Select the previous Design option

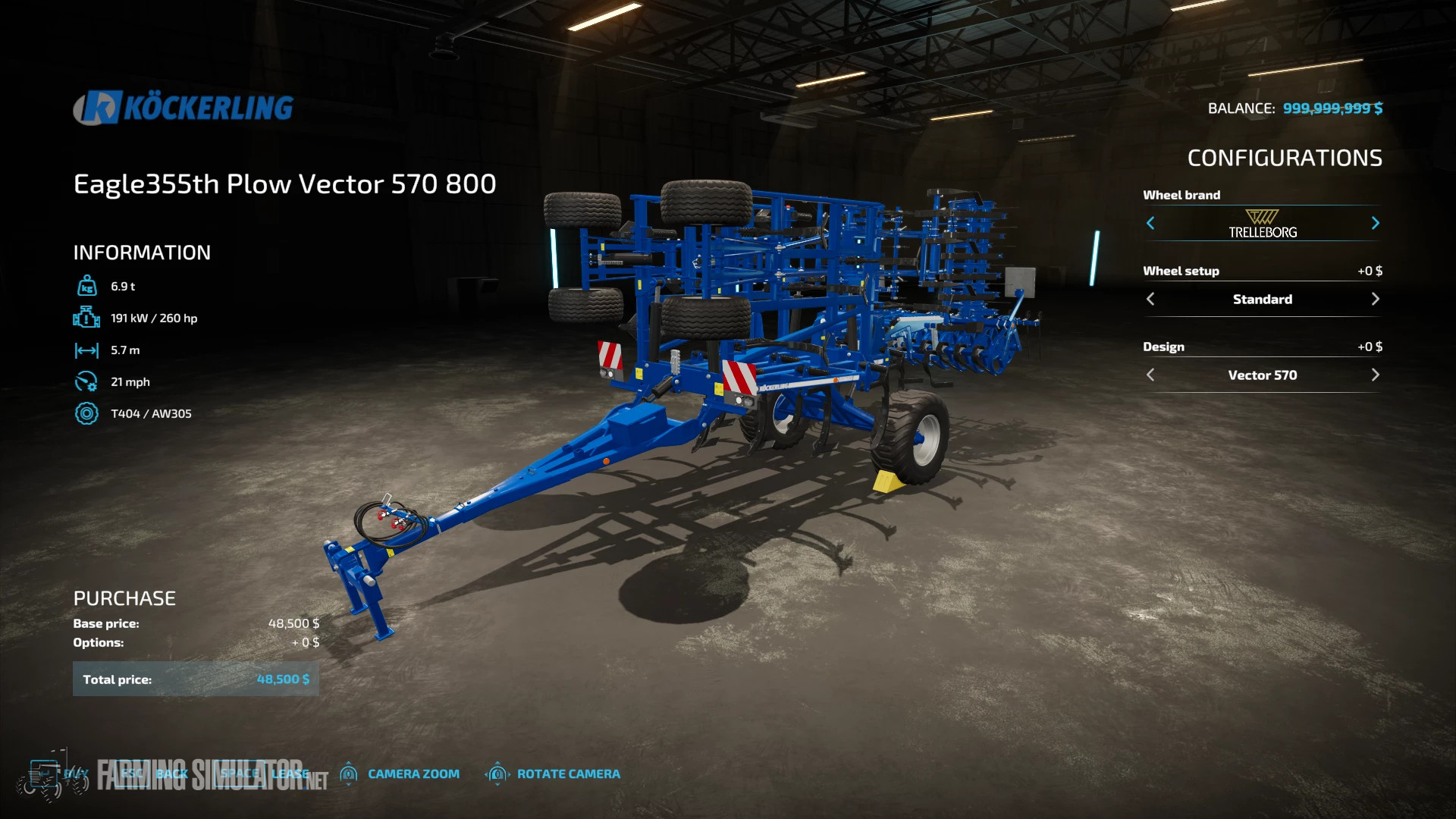pos(1150,375)
